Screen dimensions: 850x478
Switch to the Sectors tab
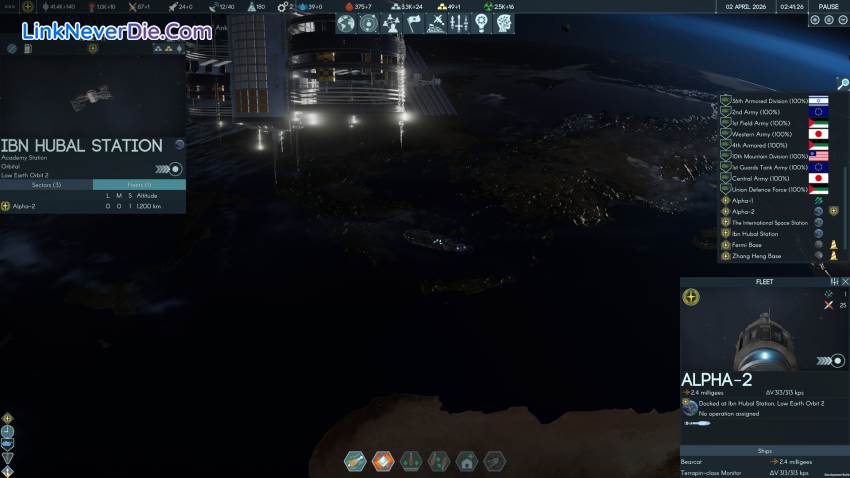(46, 185)
